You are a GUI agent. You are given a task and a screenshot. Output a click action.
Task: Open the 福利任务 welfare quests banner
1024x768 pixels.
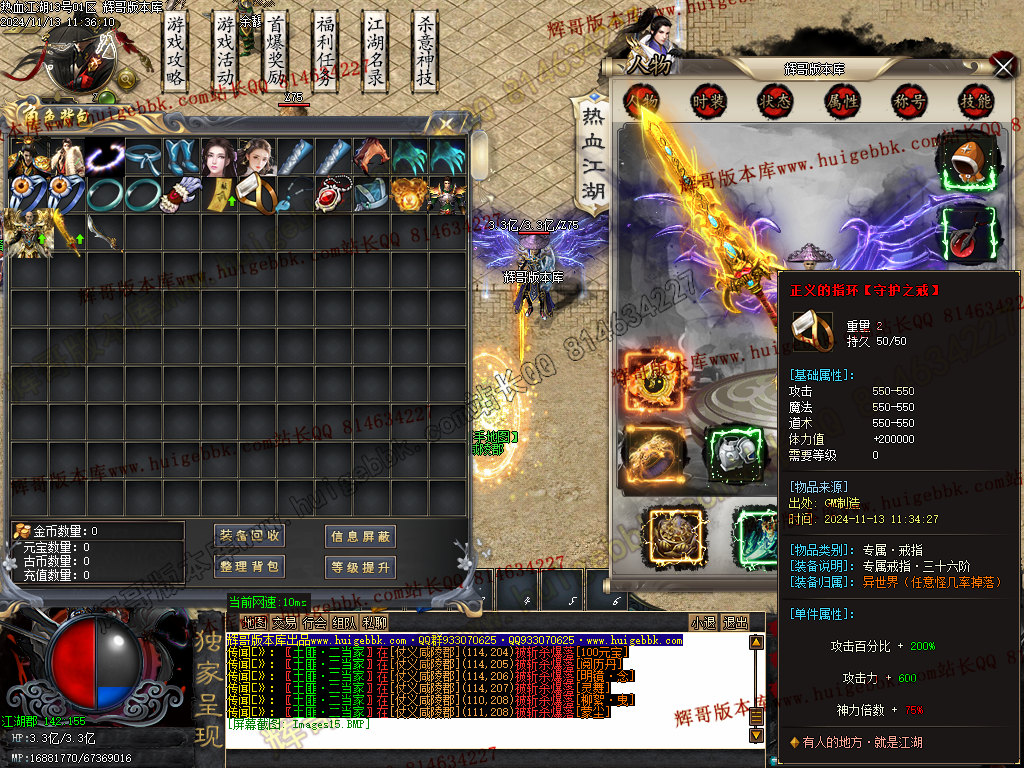pos(326,51)
